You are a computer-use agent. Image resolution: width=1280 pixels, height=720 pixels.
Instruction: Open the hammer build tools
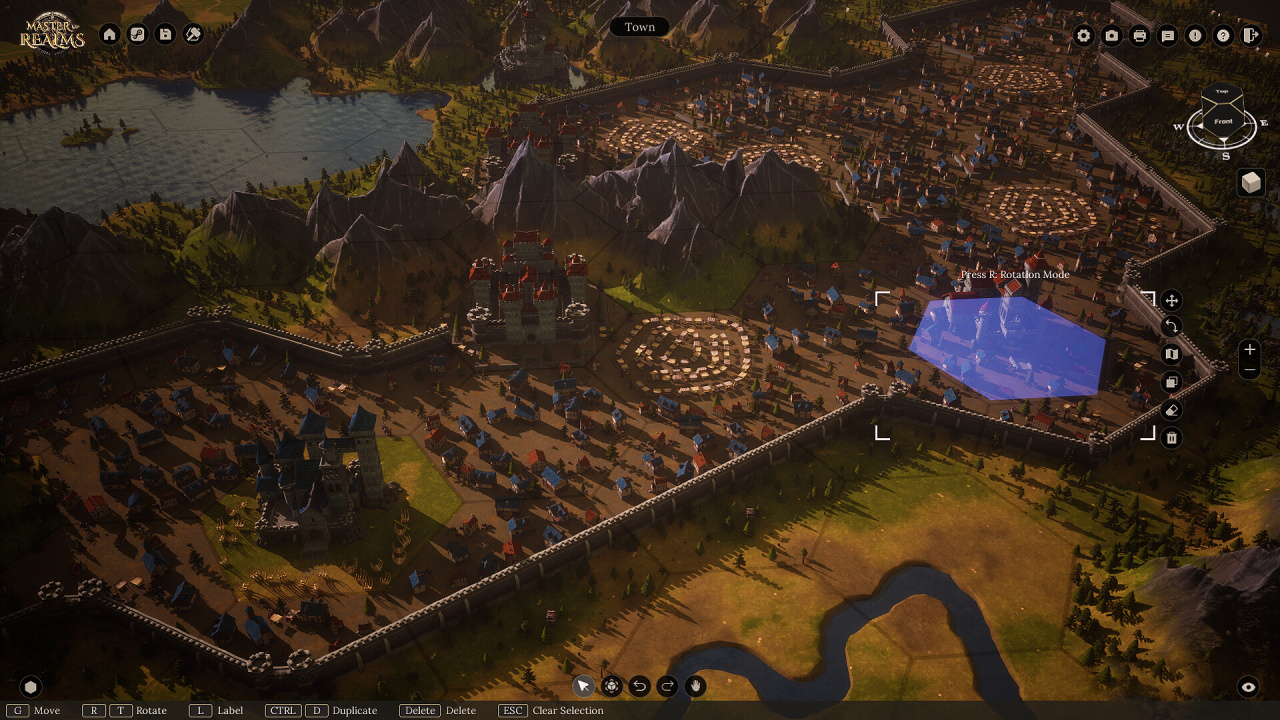(194, 34)
